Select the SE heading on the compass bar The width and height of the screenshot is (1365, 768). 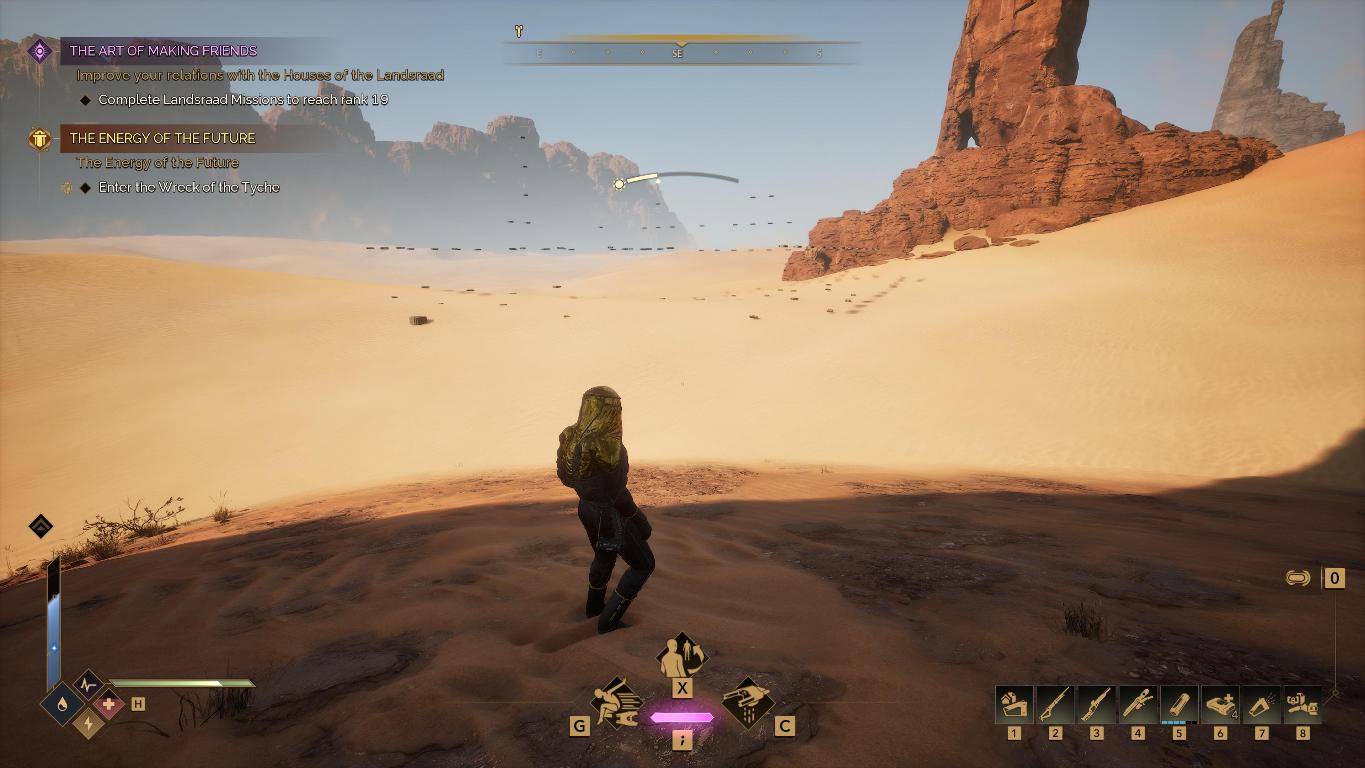(677, 54)
